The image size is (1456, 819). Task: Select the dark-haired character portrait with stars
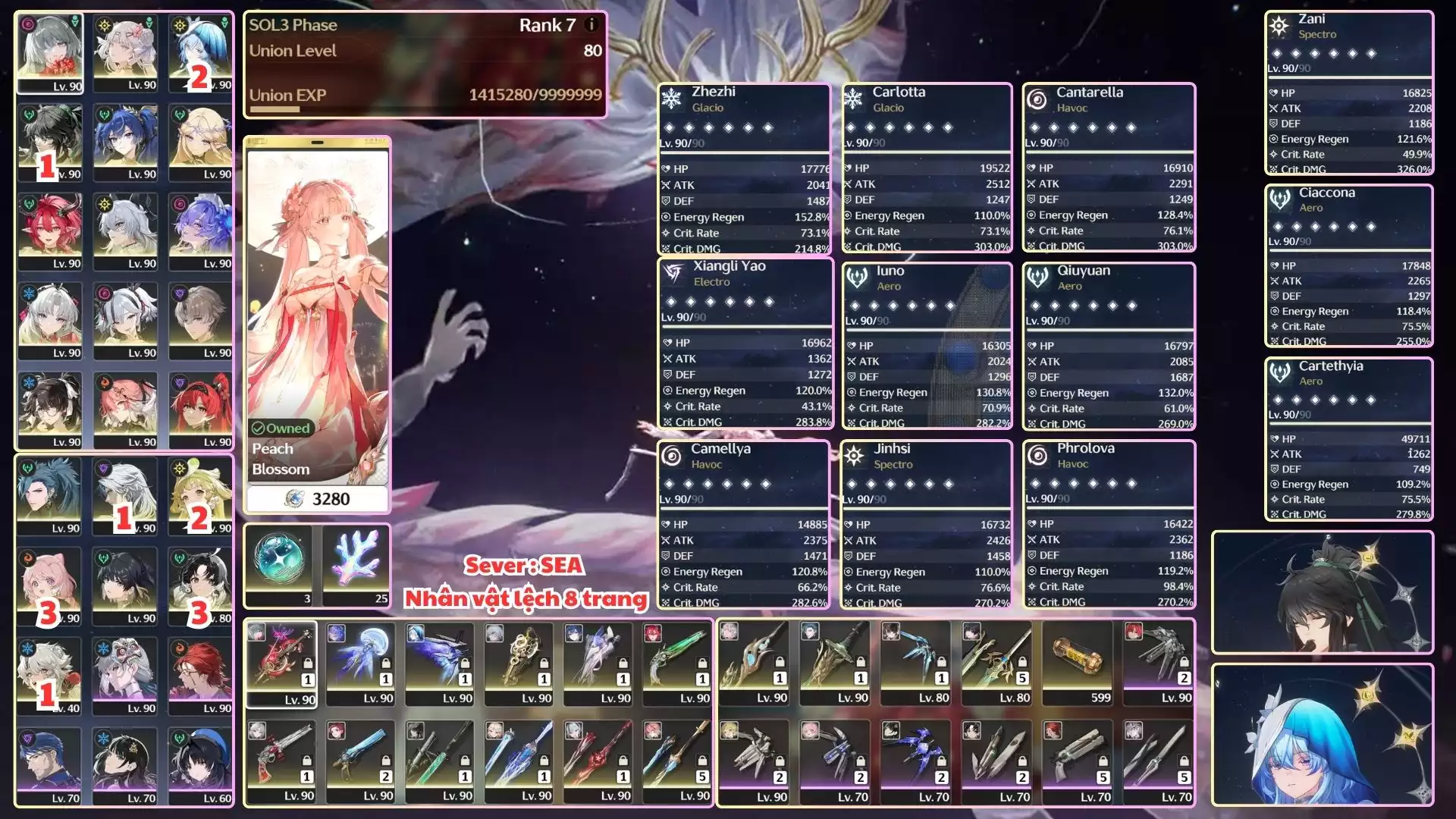pyautogui.click(x=1322, y=592)
